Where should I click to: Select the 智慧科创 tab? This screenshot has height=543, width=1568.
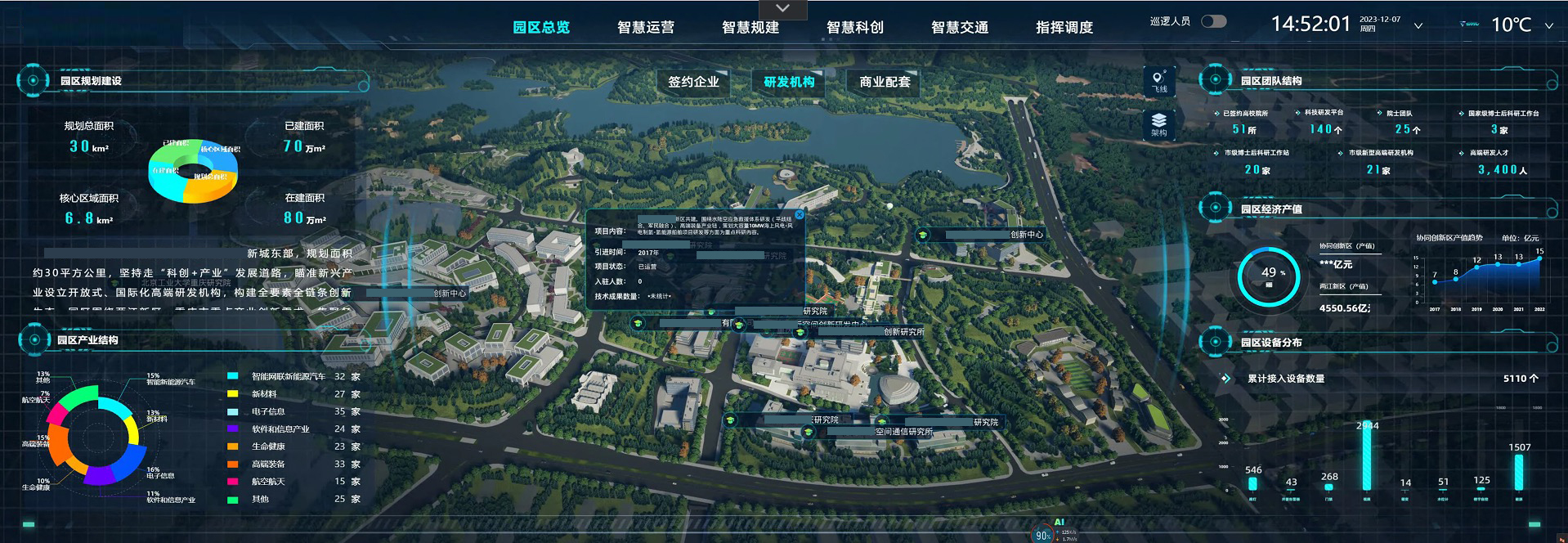(854, 27)
